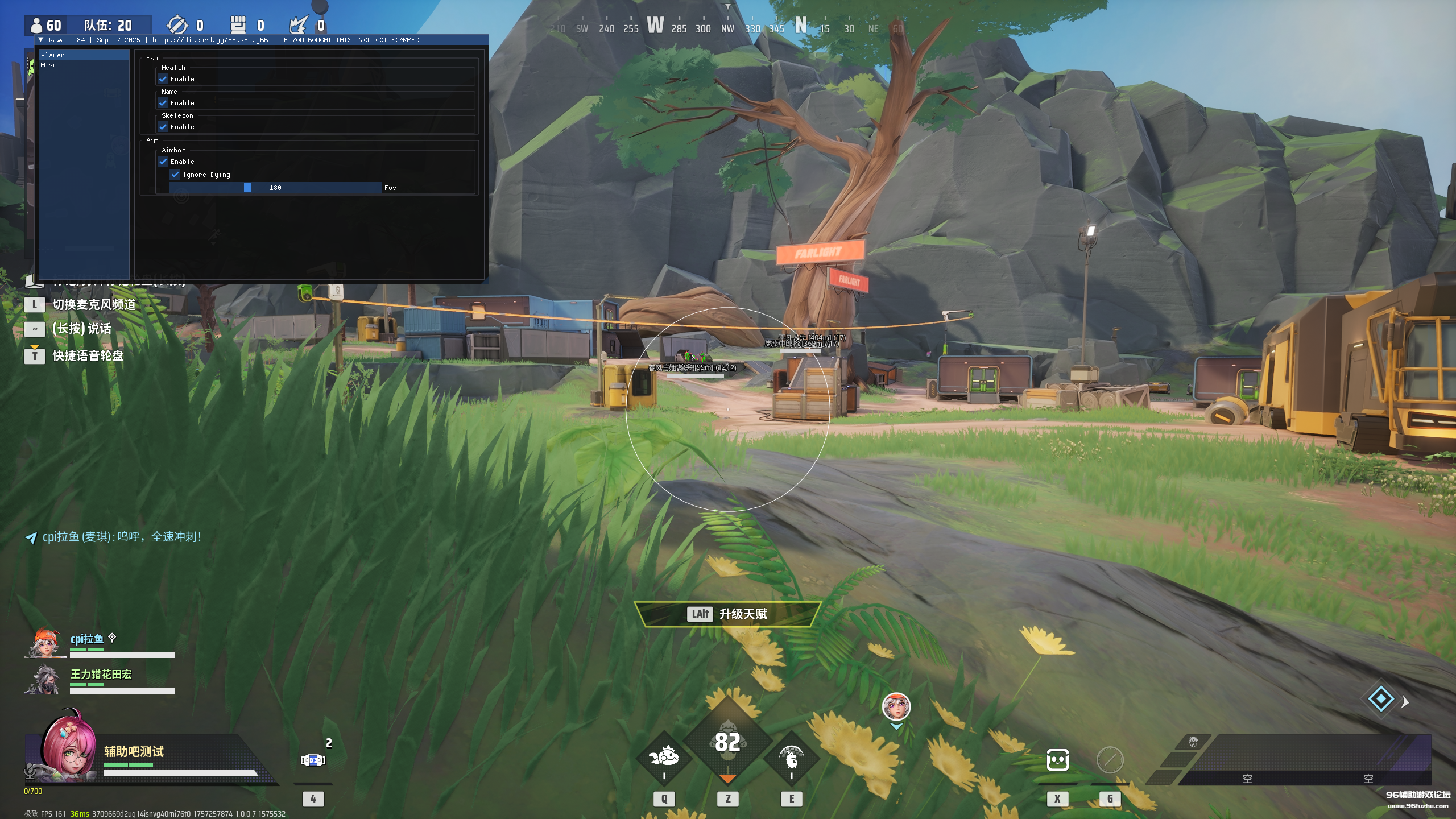Switch to the Misc tab
Viewport: 1456px width, 819px height.
coord(49,65)
